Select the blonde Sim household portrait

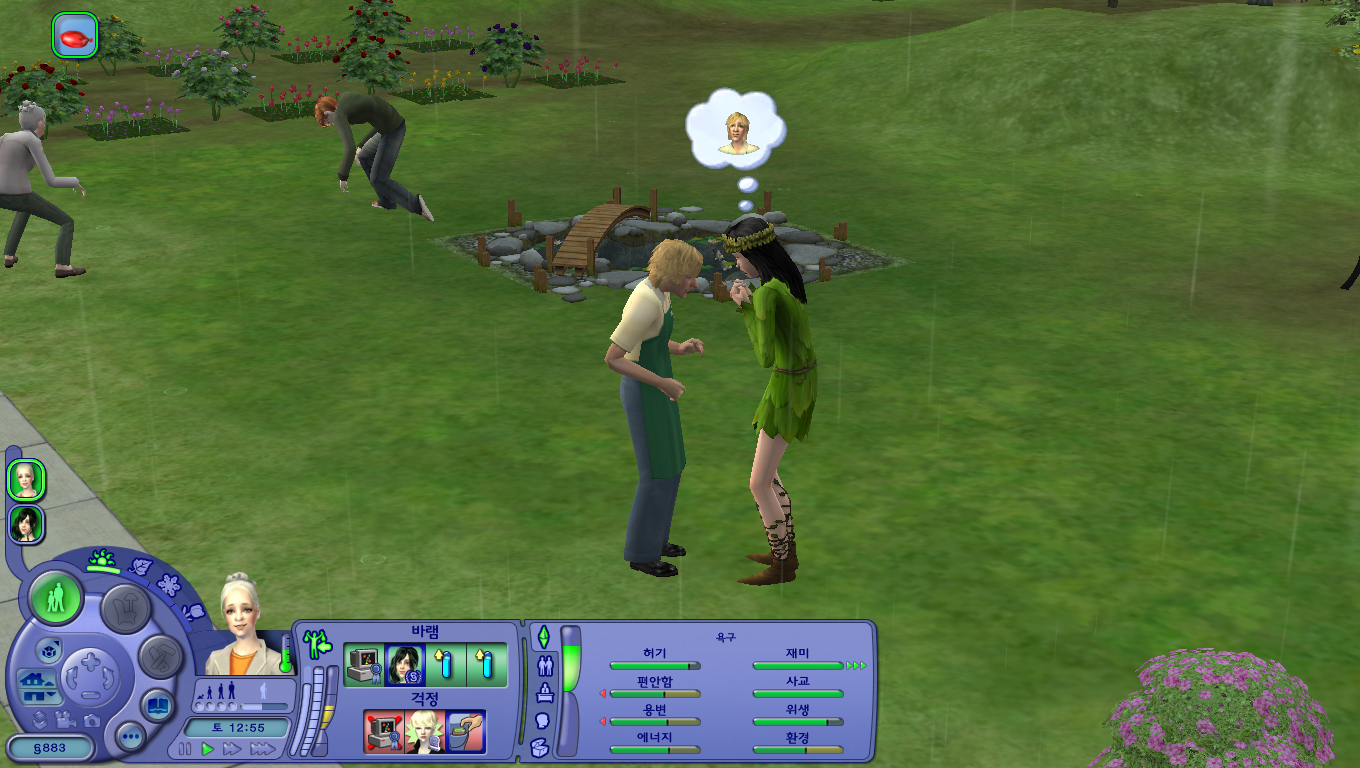(x=27, y=481)
